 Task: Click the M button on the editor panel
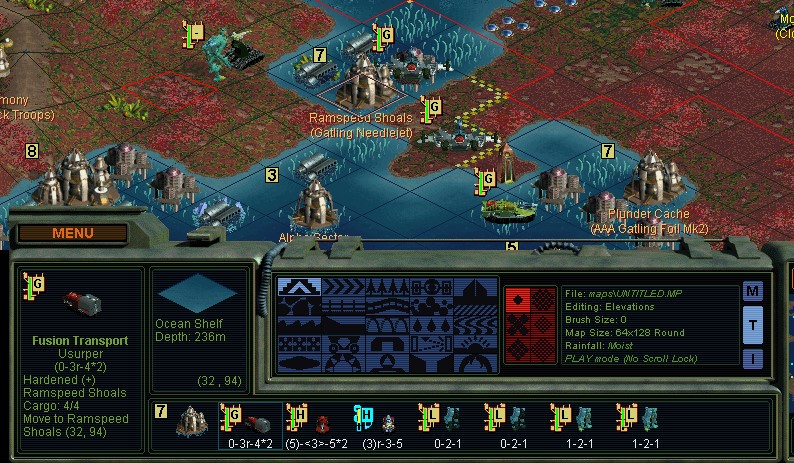pyautogui.click(x=753, y=292)
